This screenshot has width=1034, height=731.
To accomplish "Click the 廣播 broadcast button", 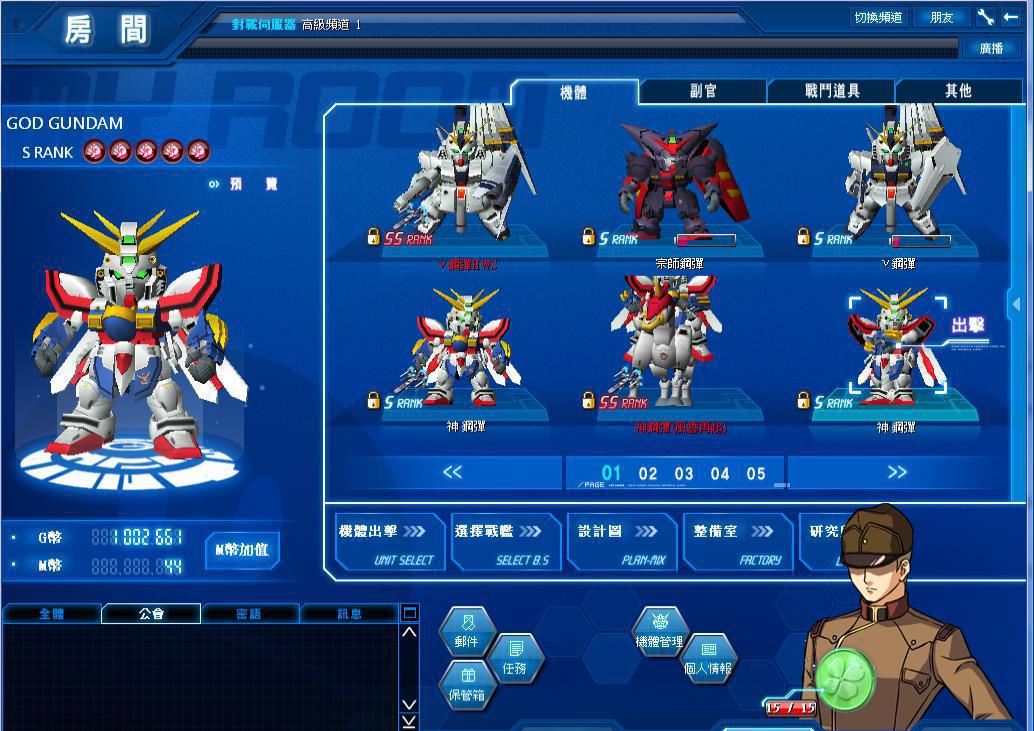I will pos(991,48).
